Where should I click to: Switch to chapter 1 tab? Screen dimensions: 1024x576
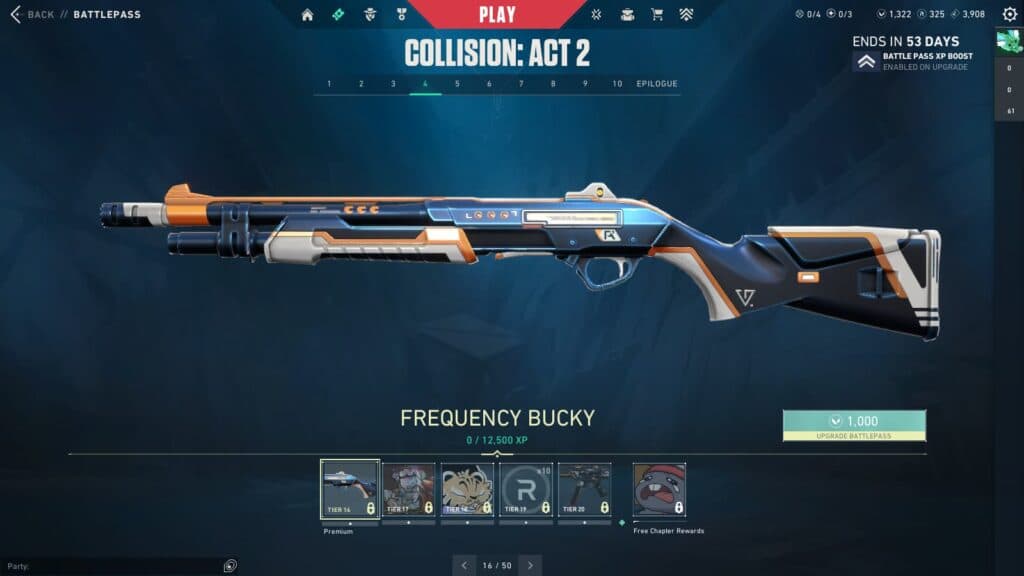click(x=330, y=84)
